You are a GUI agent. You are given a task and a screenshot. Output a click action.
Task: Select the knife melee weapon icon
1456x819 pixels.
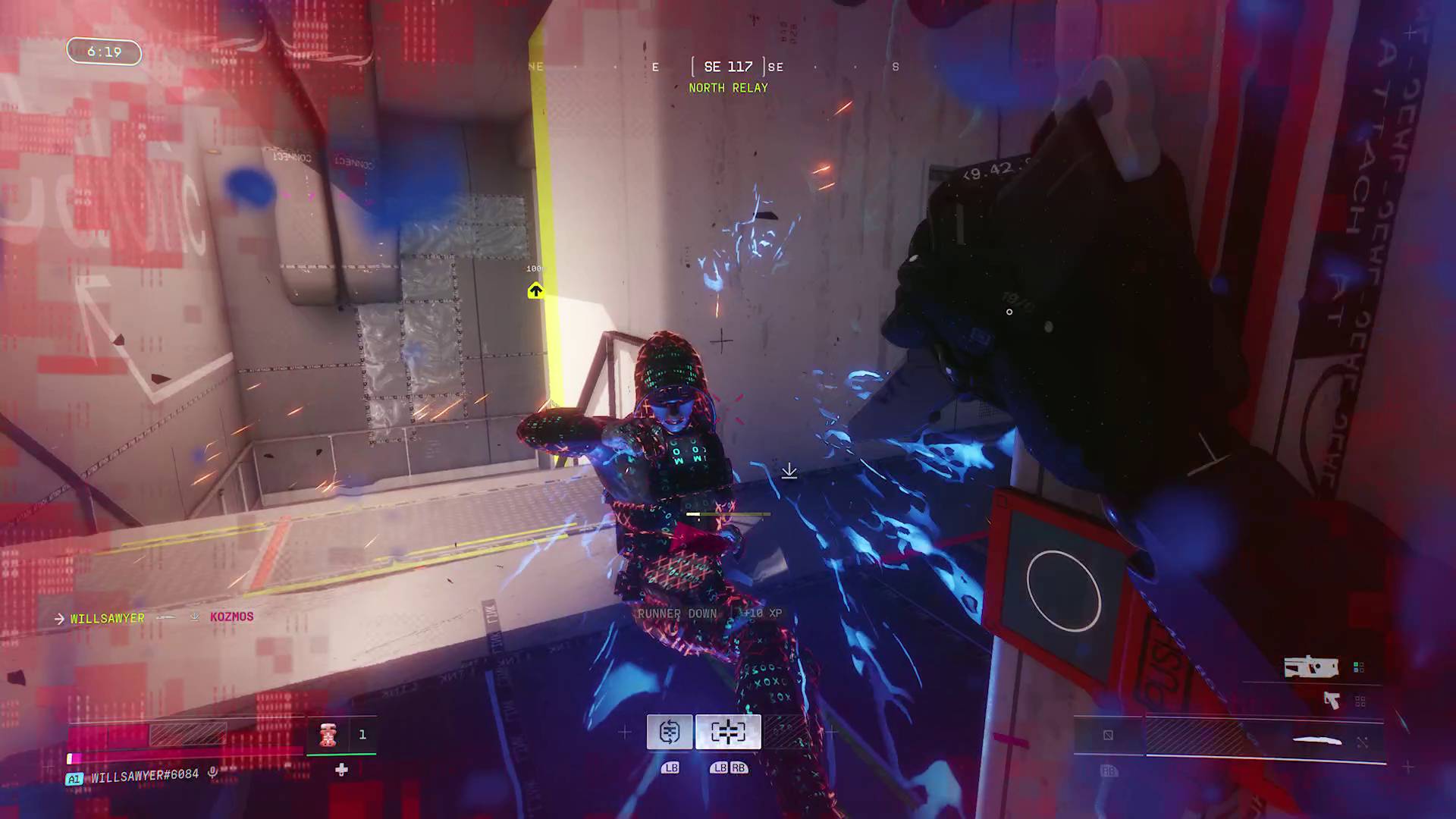pyautogui.click(x=1316, y=739)
